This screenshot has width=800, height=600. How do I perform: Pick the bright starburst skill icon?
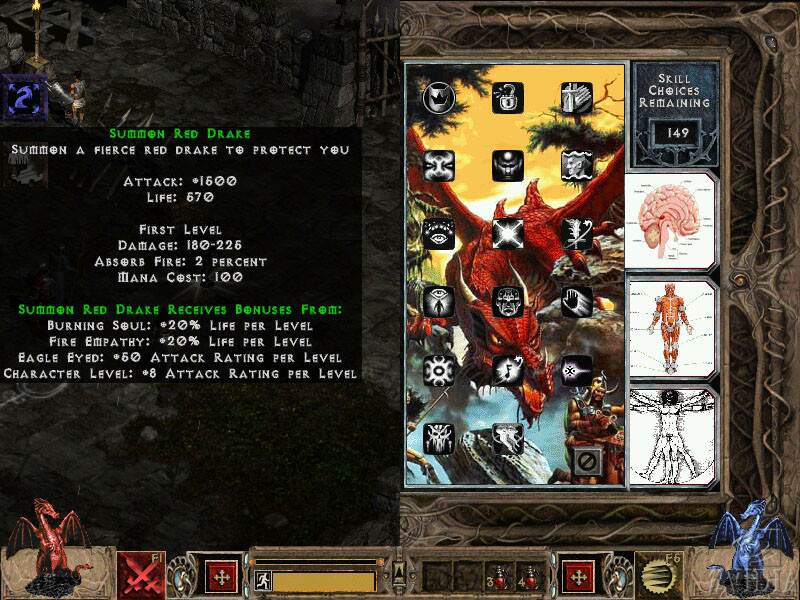508,233
